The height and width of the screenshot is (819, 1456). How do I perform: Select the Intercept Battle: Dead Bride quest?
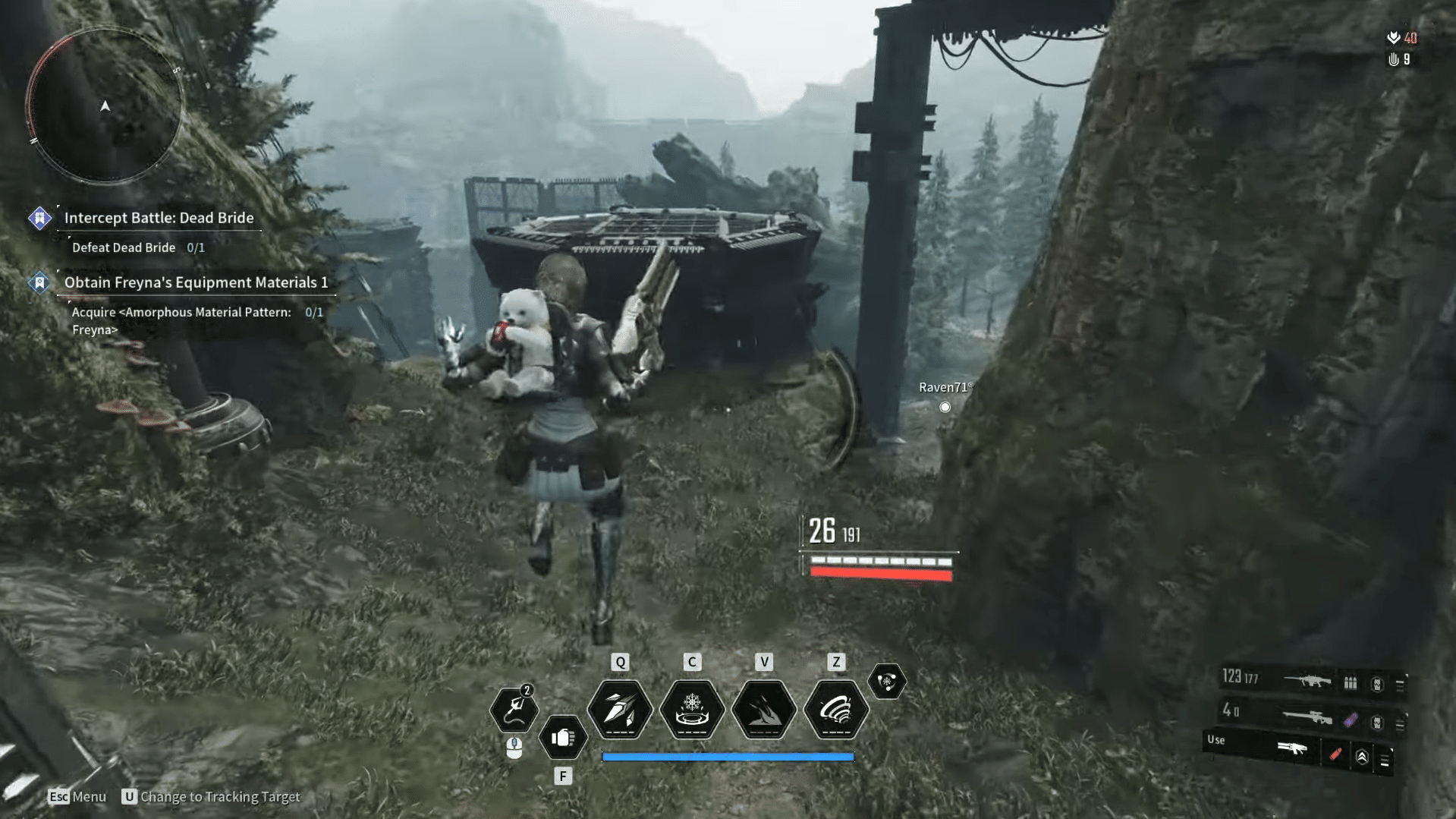coord(159,218)
